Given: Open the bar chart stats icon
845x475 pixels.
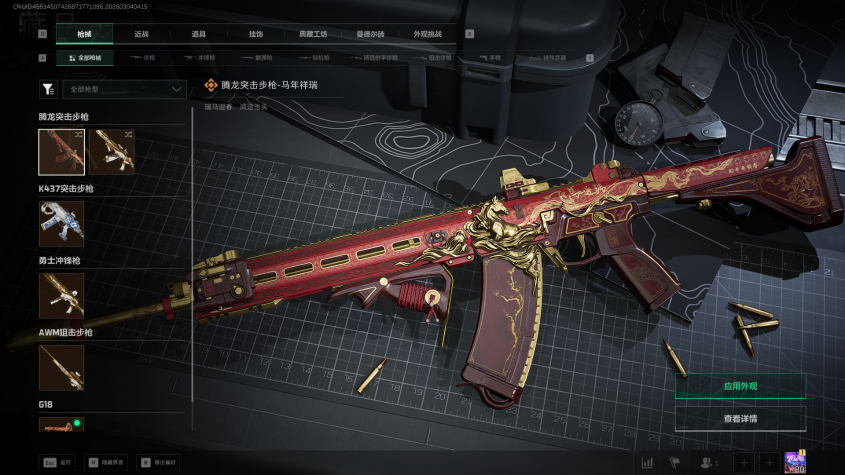Looking at the screenshot, I should click(x=647, y=462).
